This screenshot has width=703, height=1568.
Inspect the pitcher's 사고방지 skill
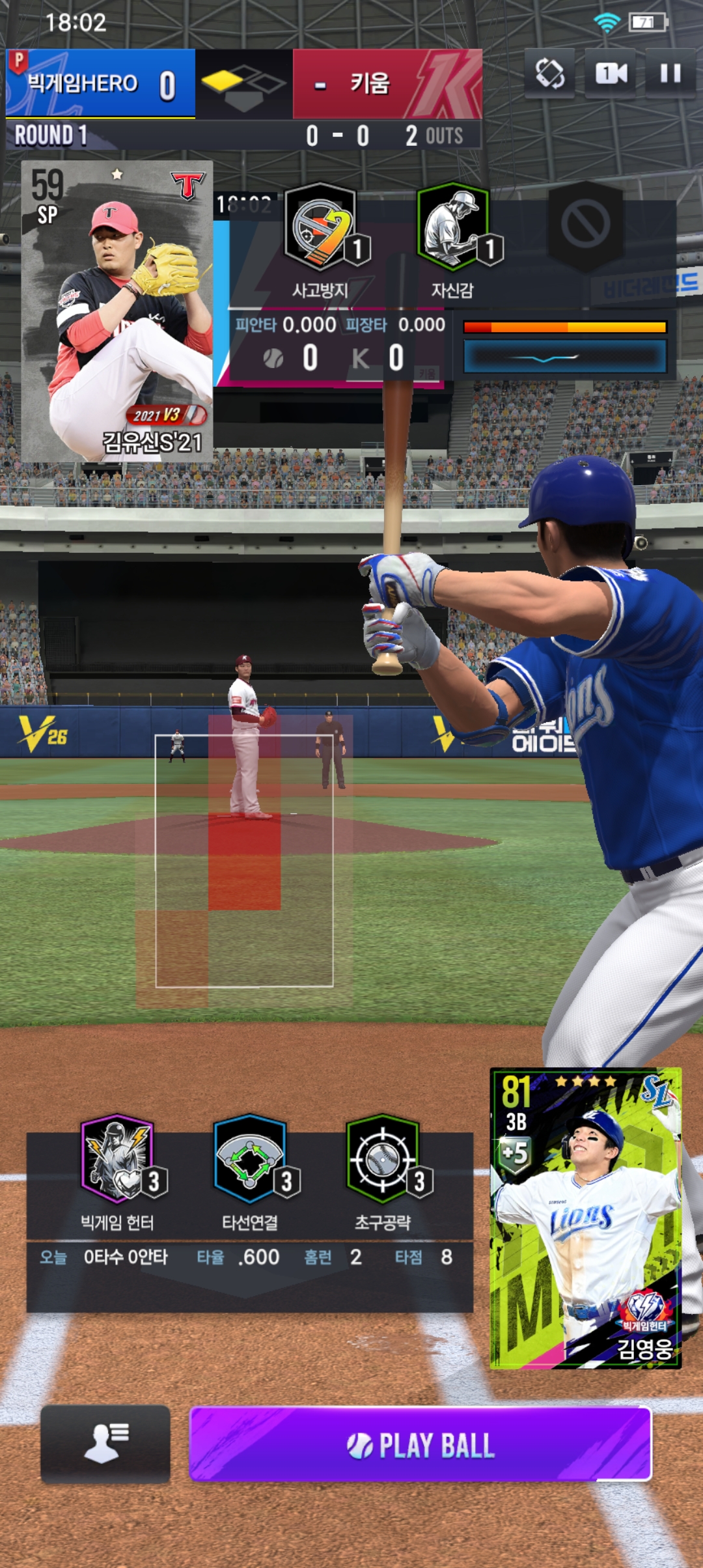tap(322, 227)
